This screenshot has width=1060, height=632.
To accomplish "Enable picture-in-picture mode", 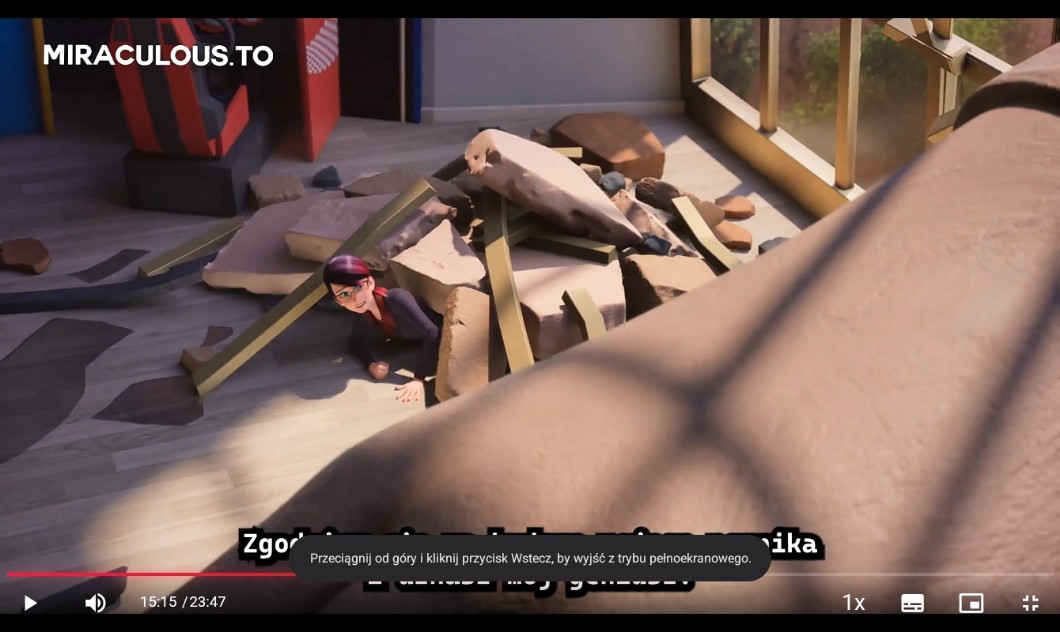I will (x=971, y=603).
